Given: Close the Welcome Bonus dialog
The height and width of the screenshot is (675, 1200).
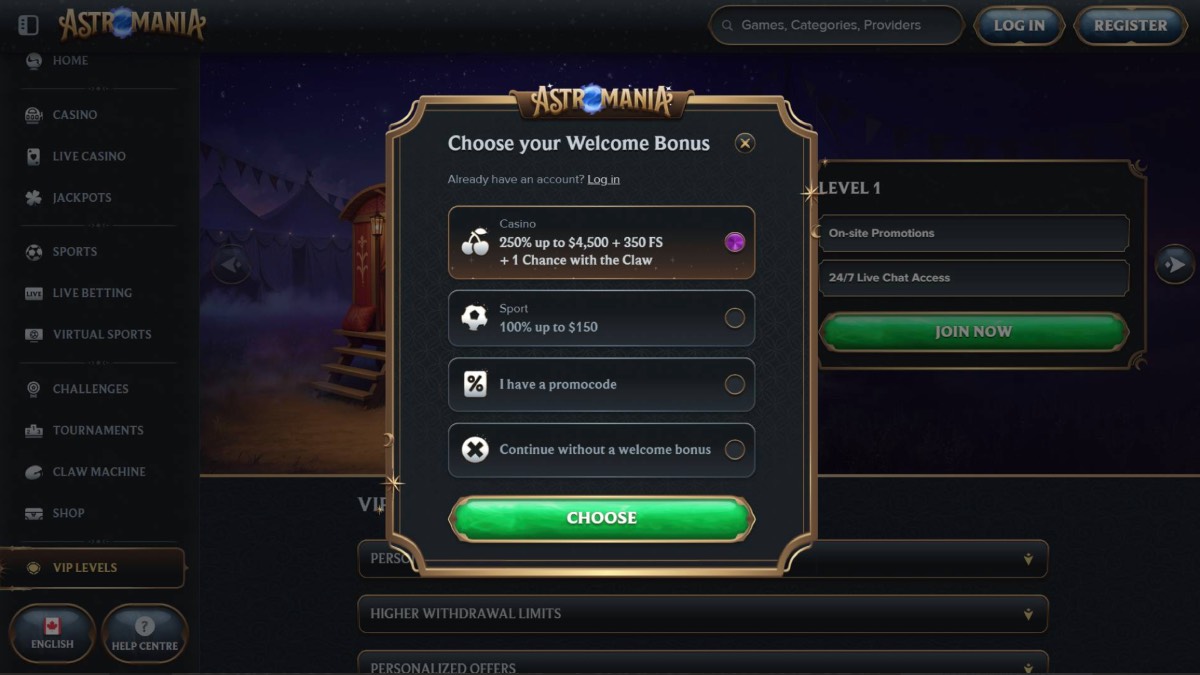Looking at the screenshot, I should point(745,143).
